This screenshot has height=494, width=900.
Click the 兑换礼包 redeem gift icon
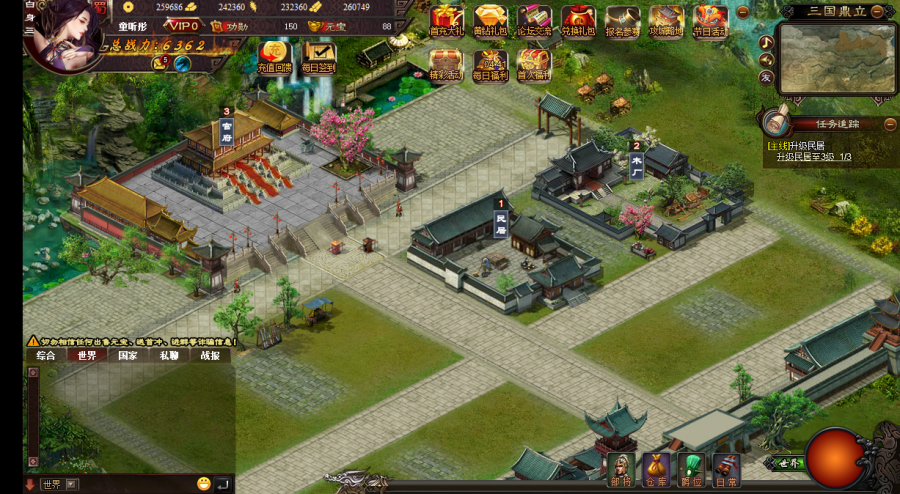pos(578,19)
